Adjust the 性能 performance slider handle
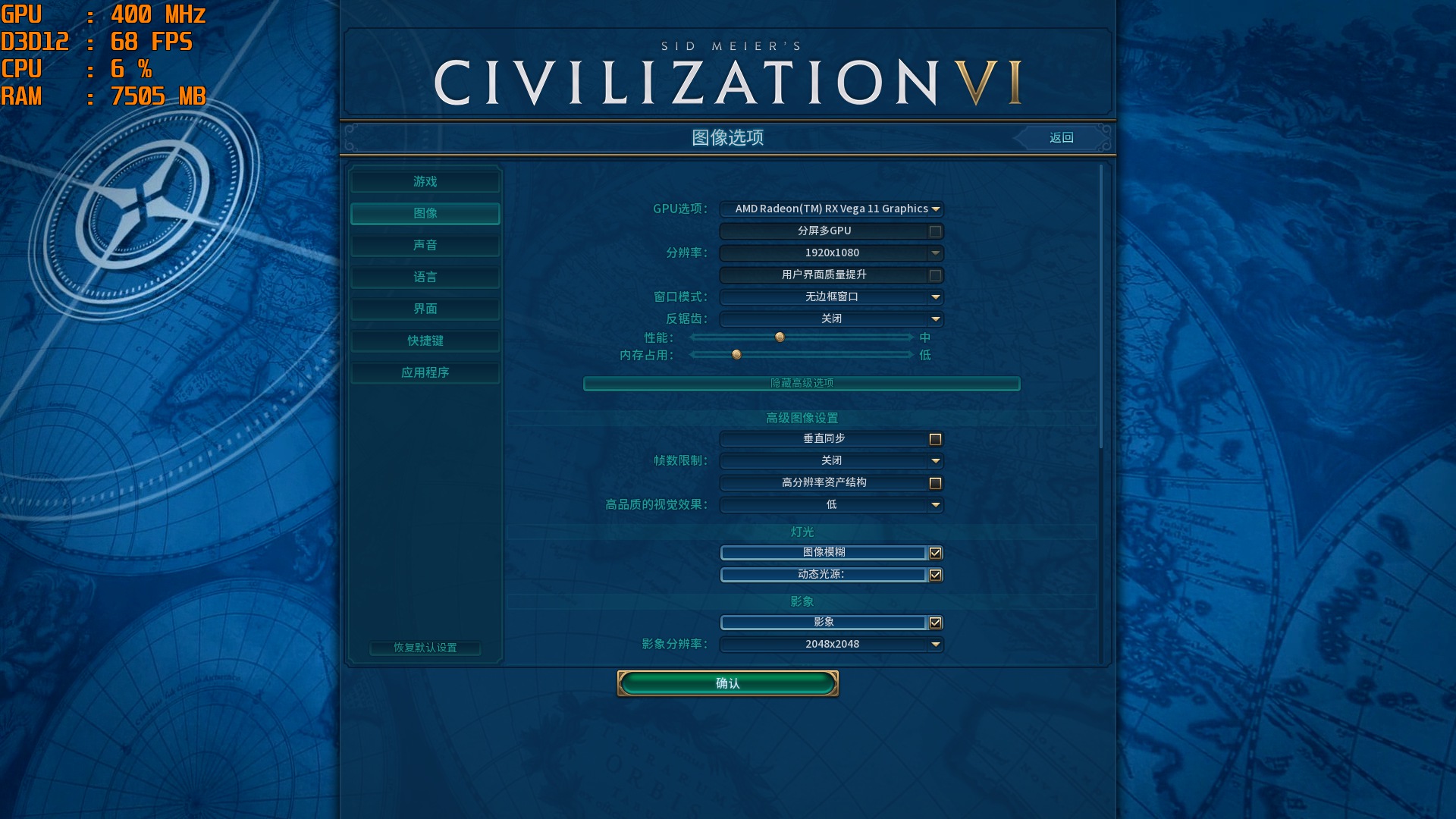This screenshot has height=819, width=1456. point(779,337)
